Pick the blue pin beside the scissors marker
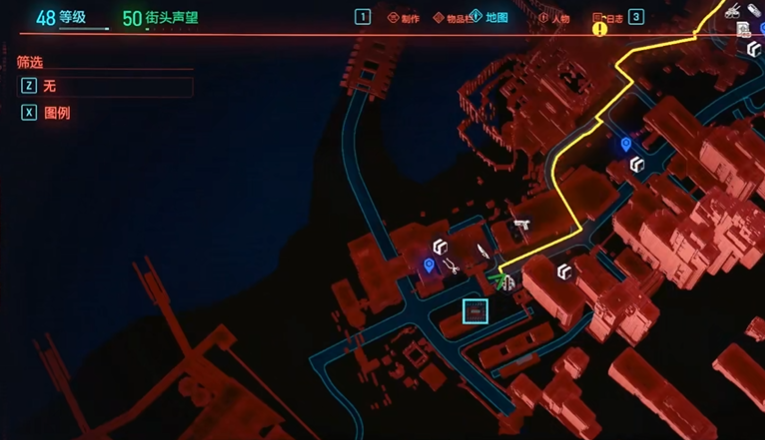This screenshot has height=440, width=765. coord(429,264)
